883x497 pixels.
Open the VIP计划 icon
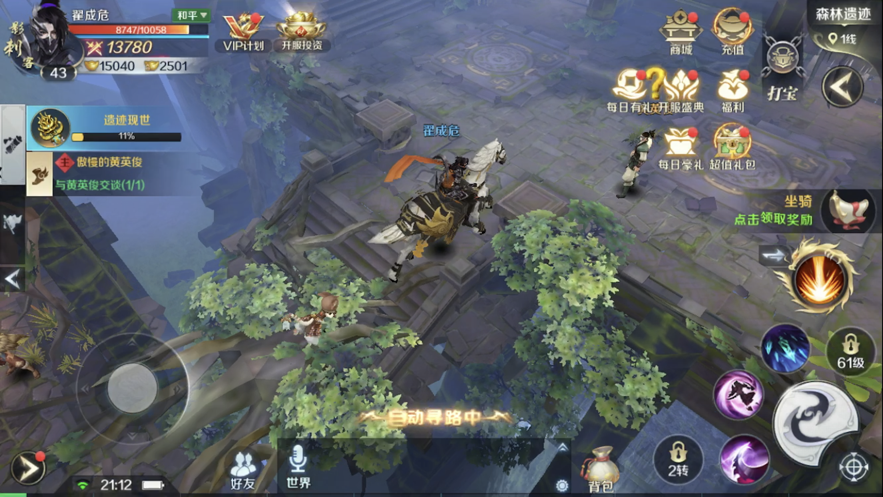click(240, 30)
